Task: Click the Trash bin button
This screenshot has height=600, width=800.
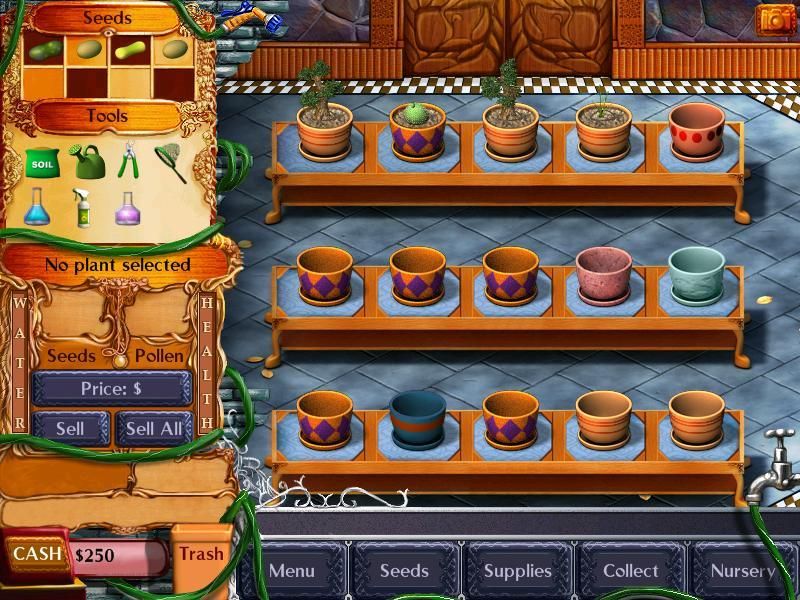Action: [201, 553]
